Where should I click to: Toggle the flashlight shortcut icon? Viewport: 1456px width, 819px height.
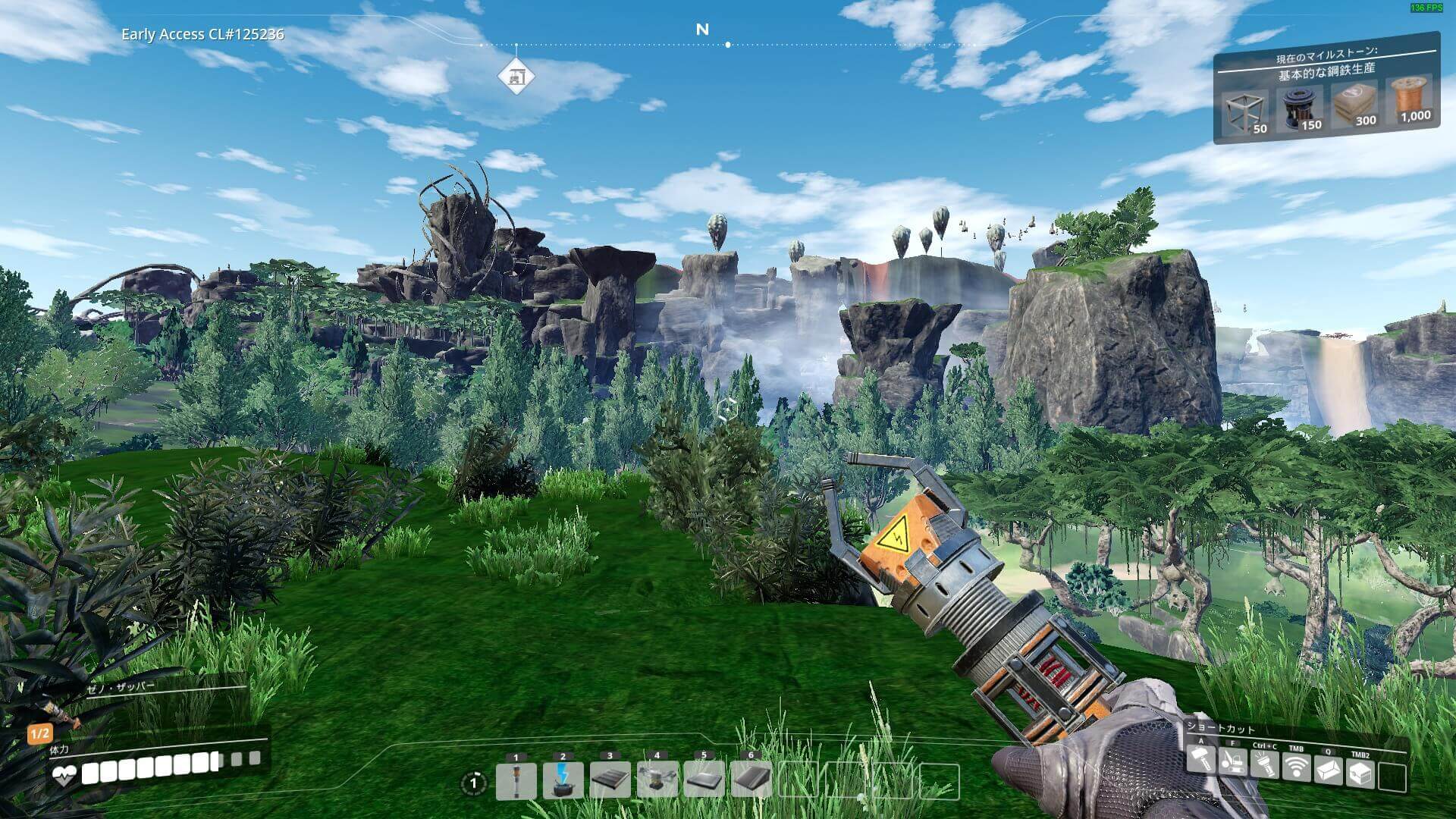[x=1264, y=765]
